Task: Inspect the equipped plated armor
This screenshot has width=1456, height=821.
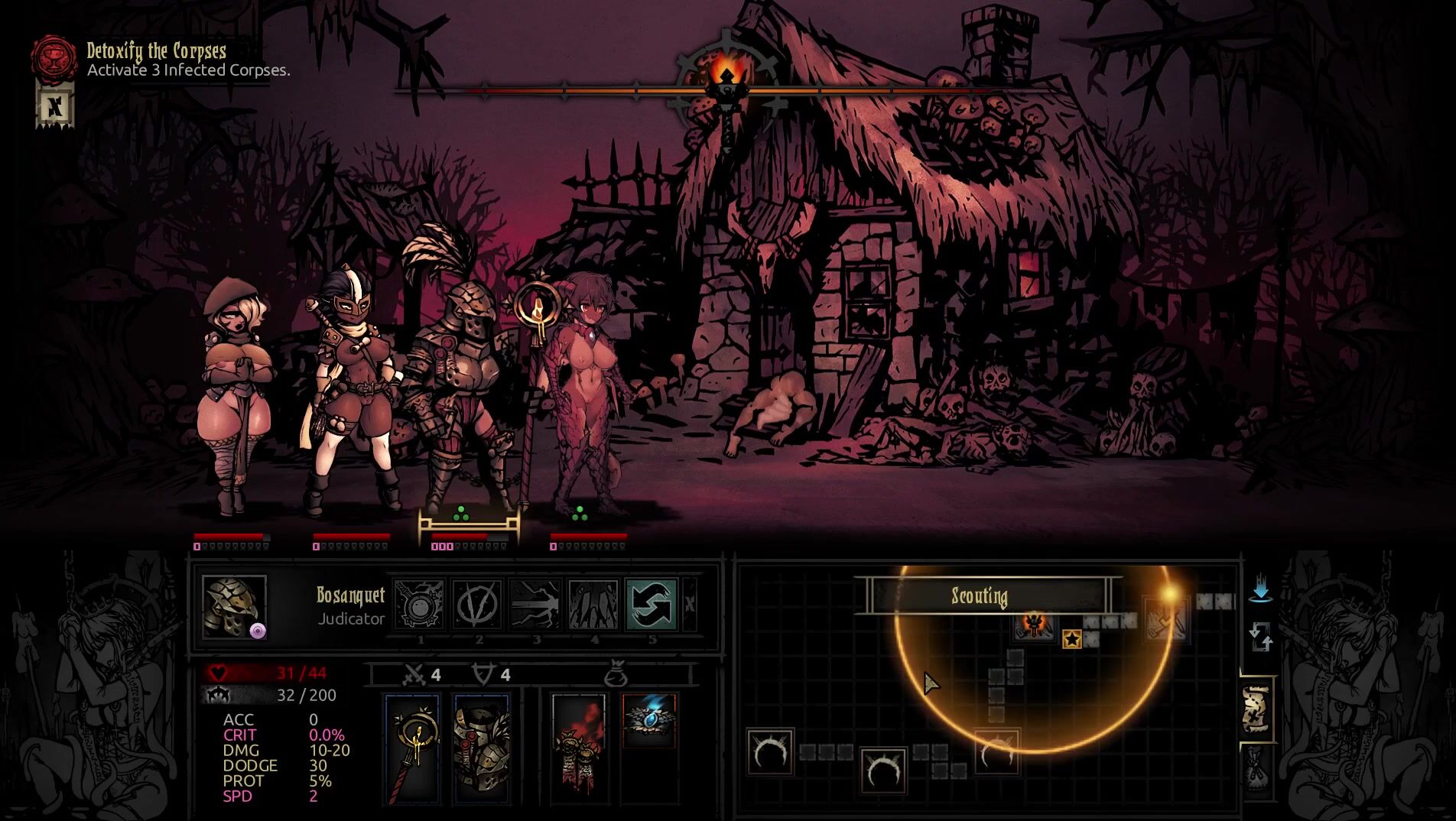Action: [482, 749]
